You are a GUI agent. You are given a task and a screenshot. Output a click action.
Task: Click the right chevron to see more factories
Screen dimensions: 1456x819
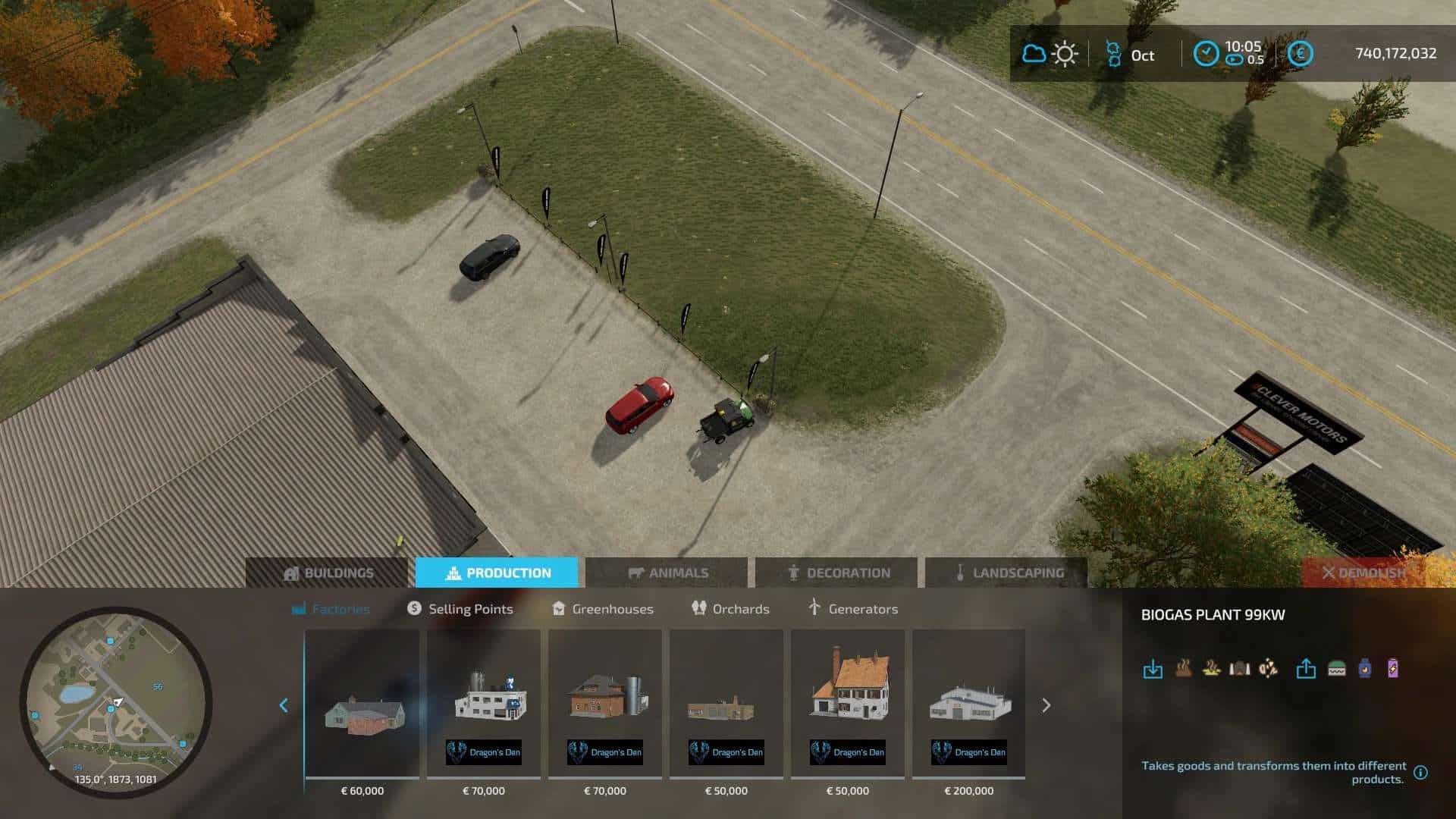point(1046,705)
